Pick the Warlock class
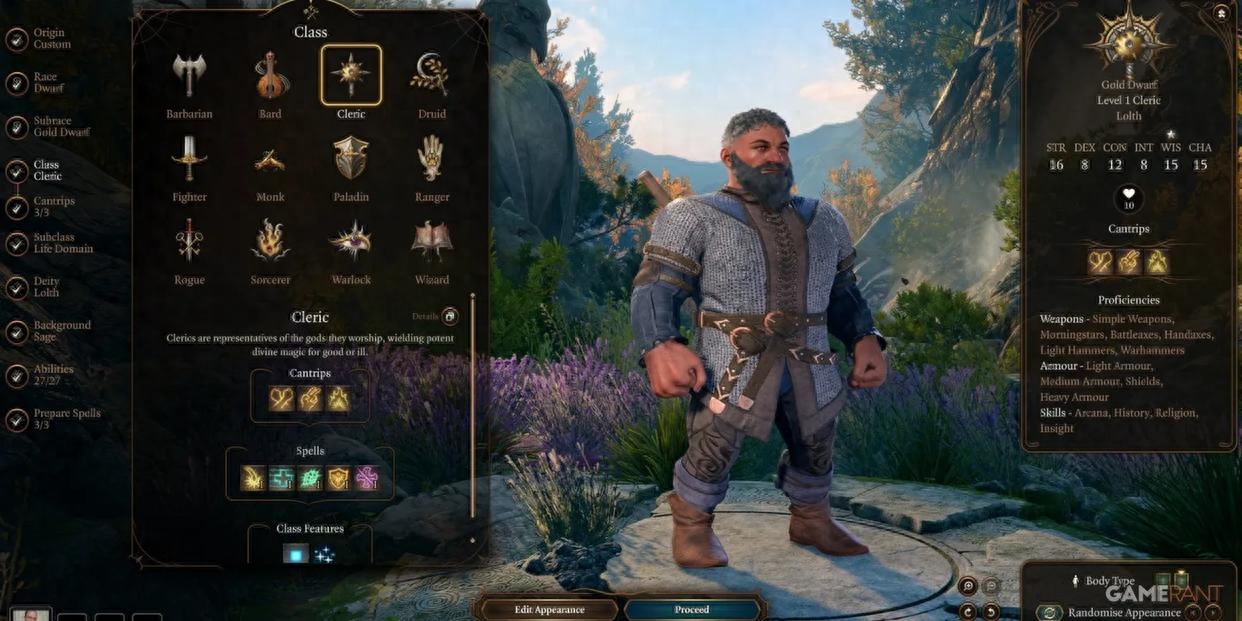This screenshot has width=1242, height=621. pyautogui.click(x=351, y=243)
